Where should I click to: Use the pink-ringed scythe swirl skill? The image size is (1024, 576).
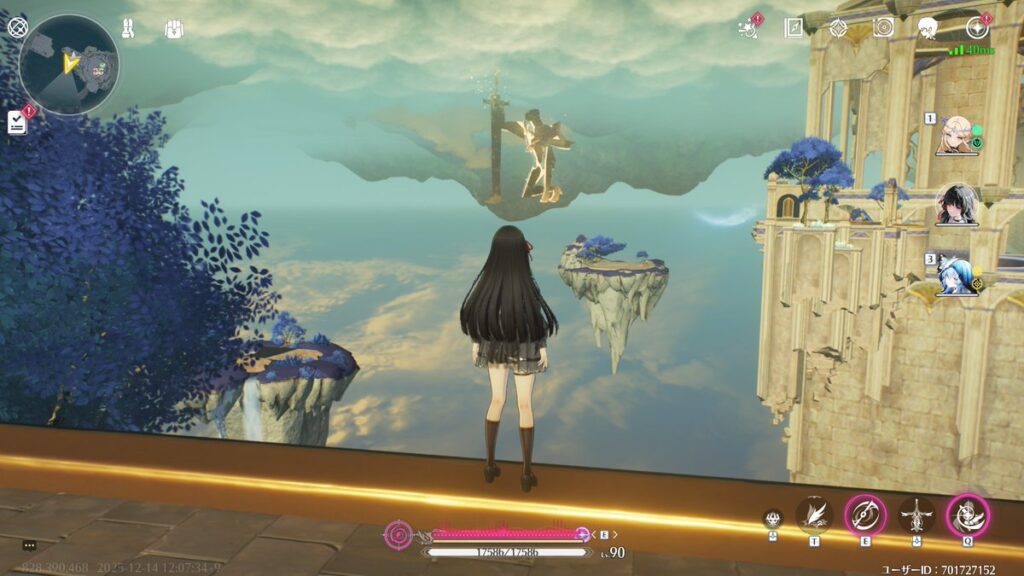(x=865, y=515)
